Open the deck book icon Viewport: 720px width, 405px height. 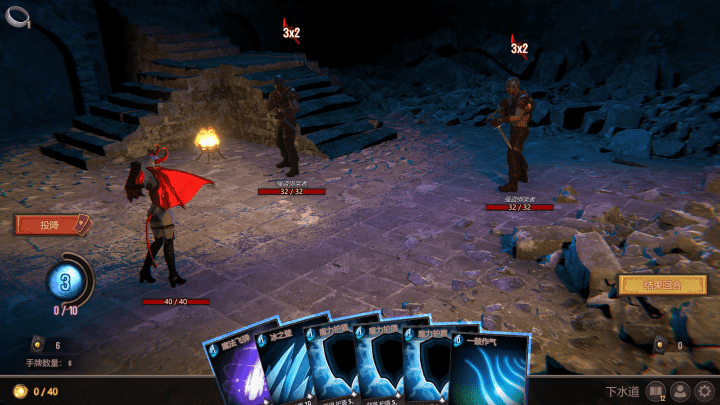point(656,391)
